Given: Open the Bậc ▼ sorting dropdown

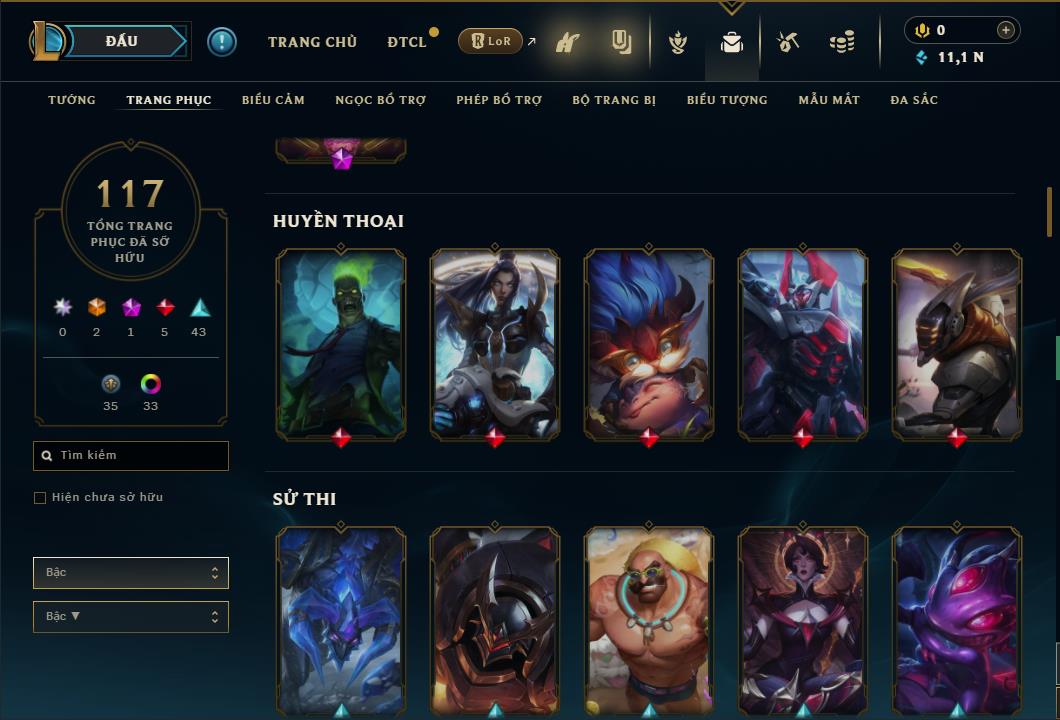Looking at the screenshot, I should (x=131, y=617).
